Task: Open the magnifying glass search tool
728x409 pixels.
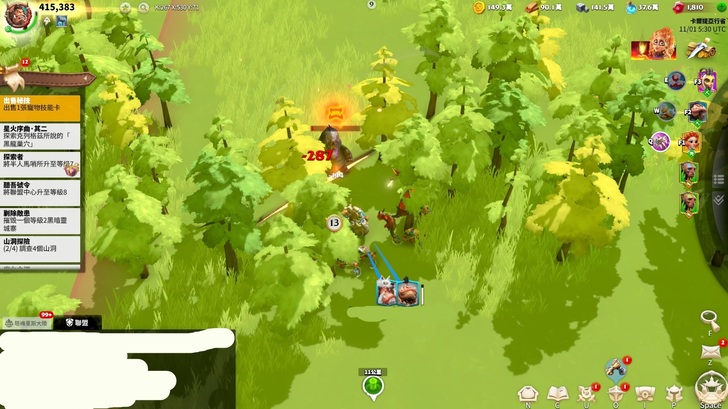Action: 710,319
